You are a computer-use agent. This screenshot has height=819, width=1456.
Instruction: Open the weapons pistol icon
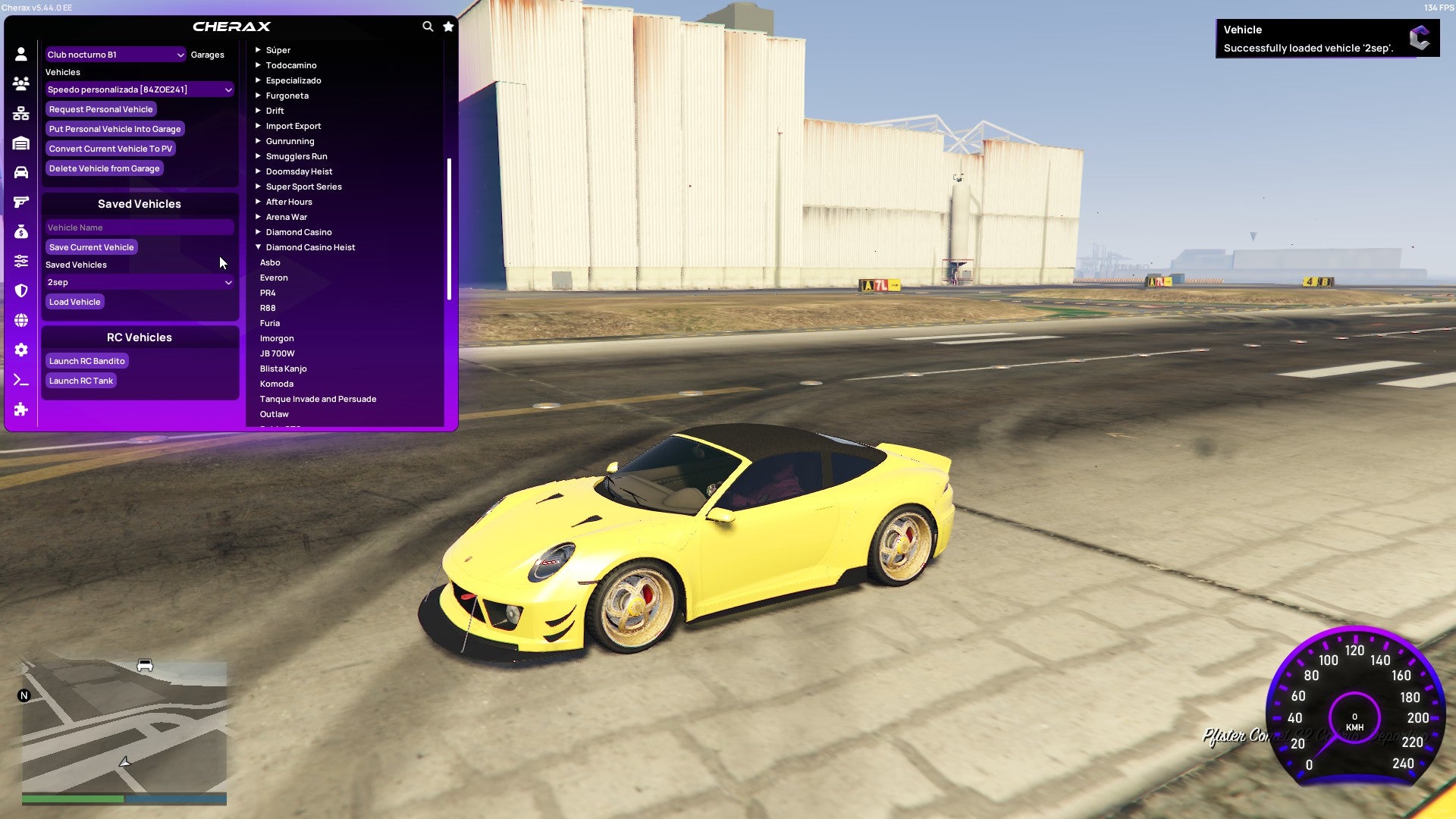point(20,201)
